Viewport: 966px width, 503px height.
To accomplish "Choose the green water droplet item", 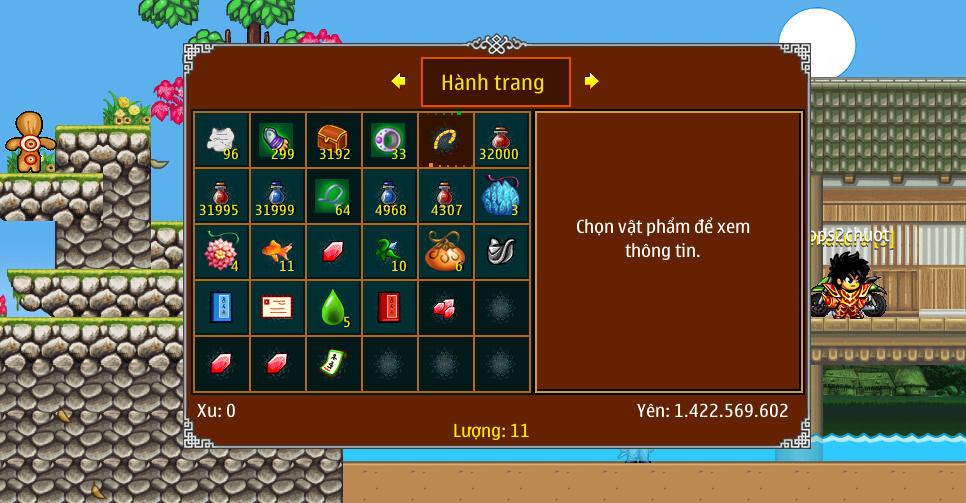I will point(334,307).
